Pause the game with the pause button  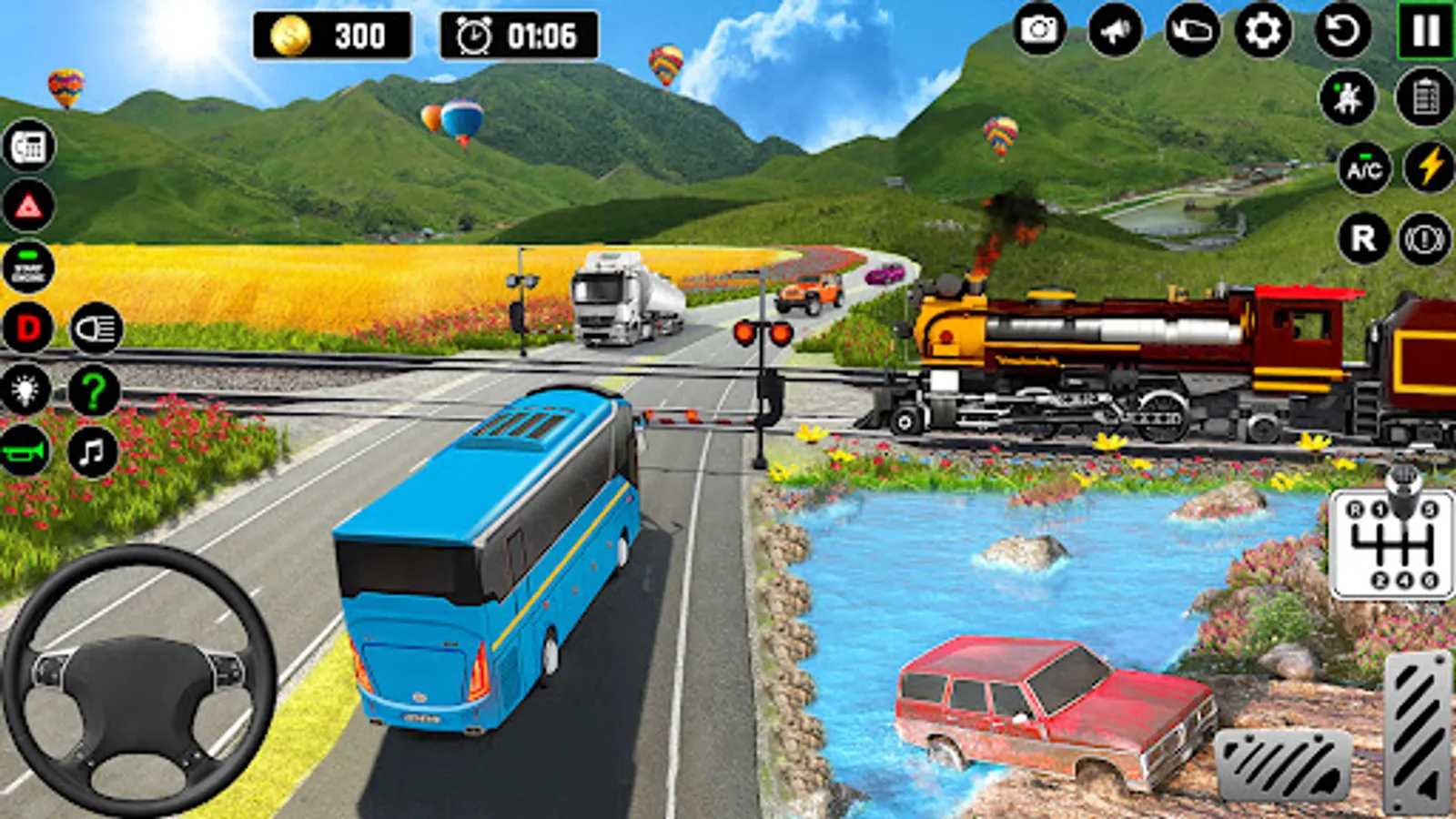tap(1425, 31)
